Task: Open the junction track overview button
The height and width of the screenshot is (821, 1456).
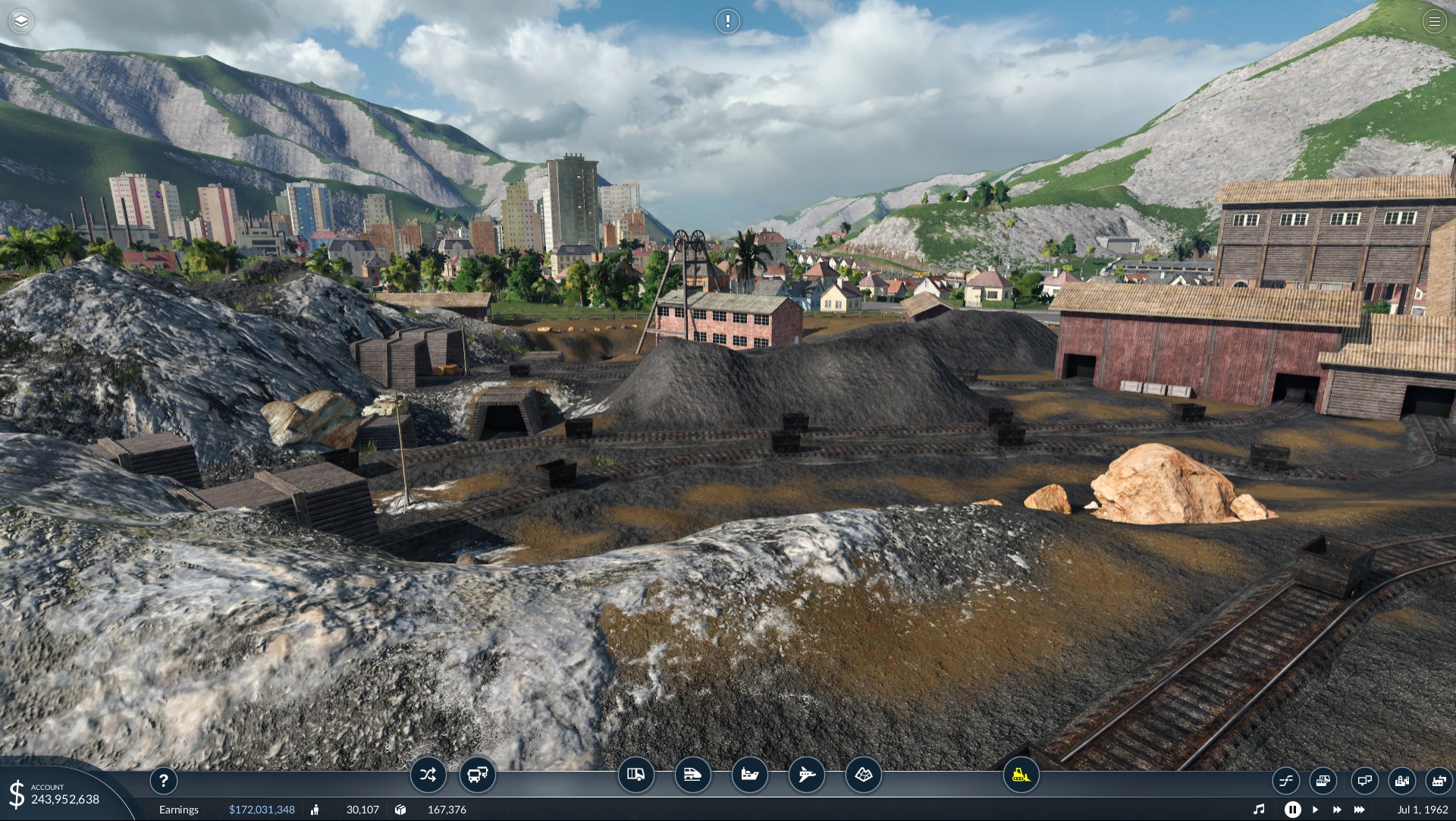Action: [1286, 780]
